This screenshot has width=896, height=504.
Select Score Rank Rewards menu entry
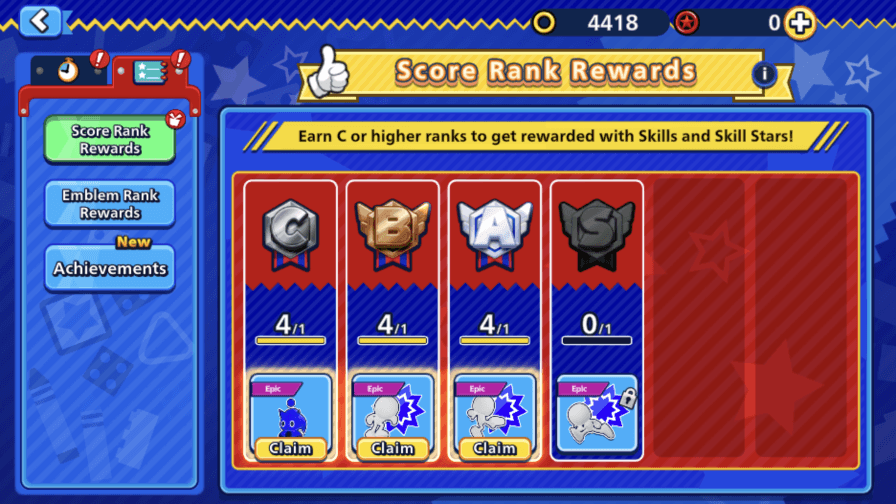point(110,140)
